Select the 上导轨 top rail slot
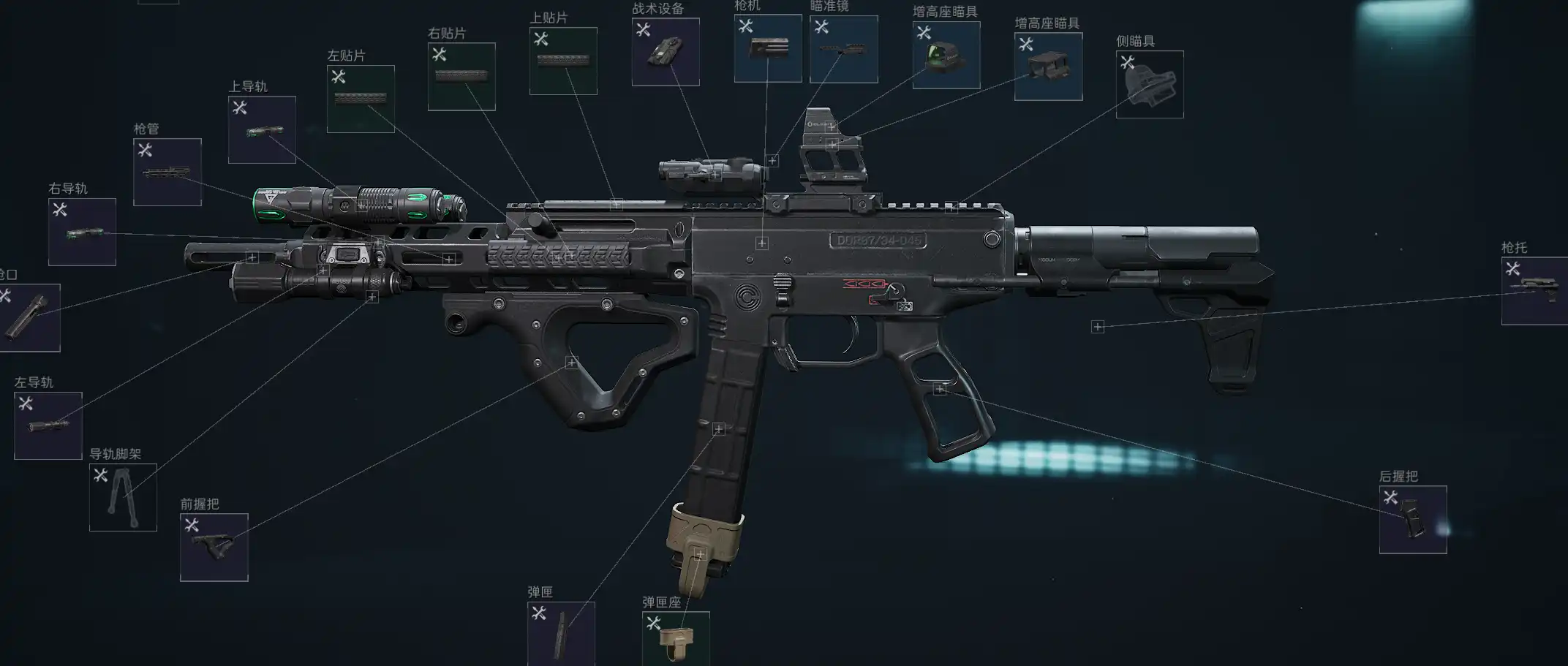 pyautogui.click(x=262, y=129)
